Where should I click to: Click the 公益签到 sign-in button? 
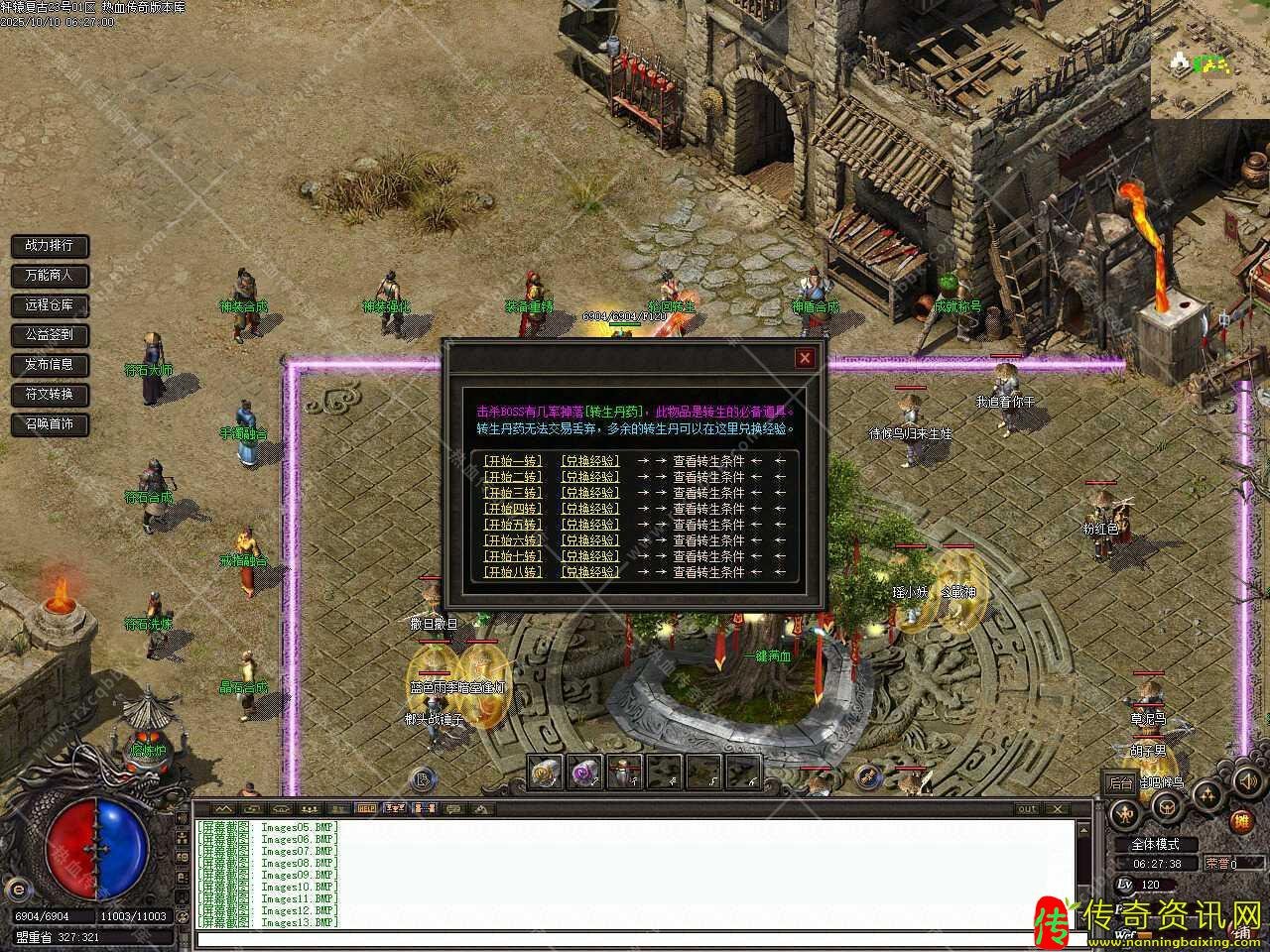(x=50, y=334)
